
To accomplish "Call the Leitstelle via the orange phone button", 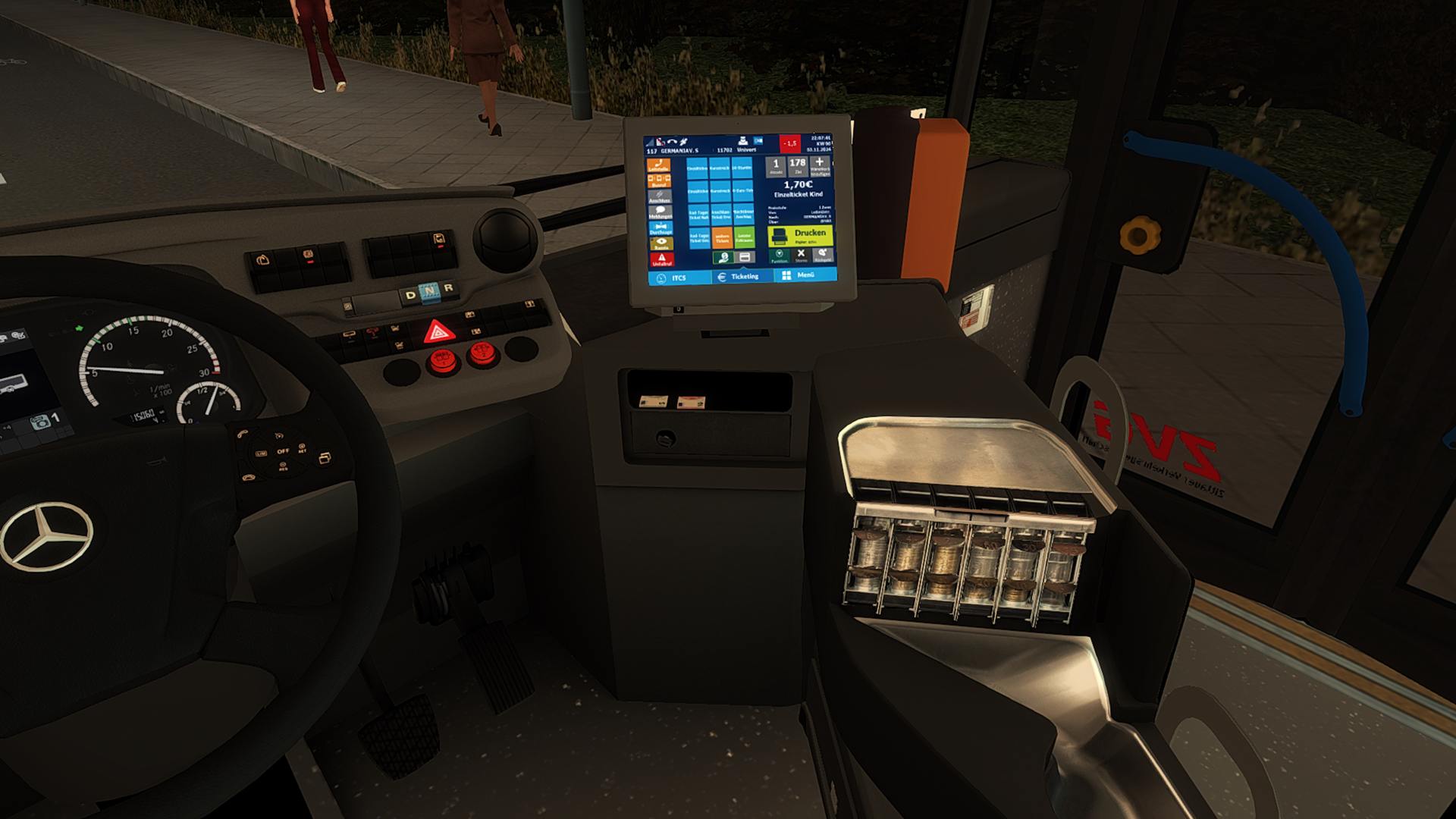I will coord(659,165).
